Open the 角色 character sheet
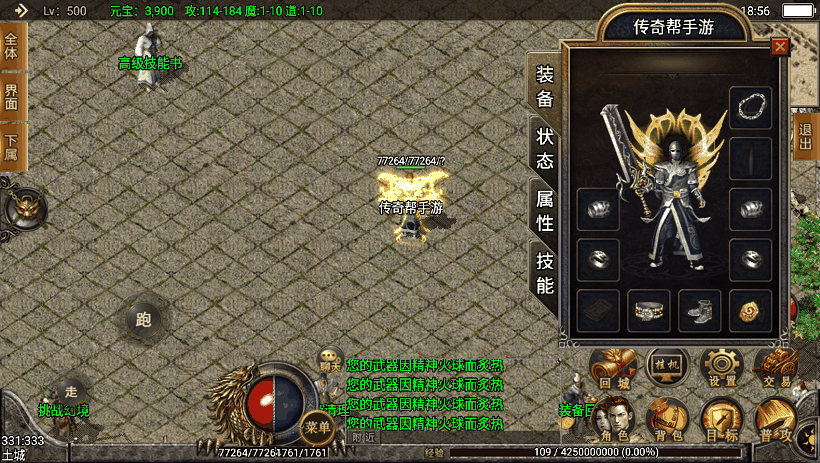 click(613, 420)
